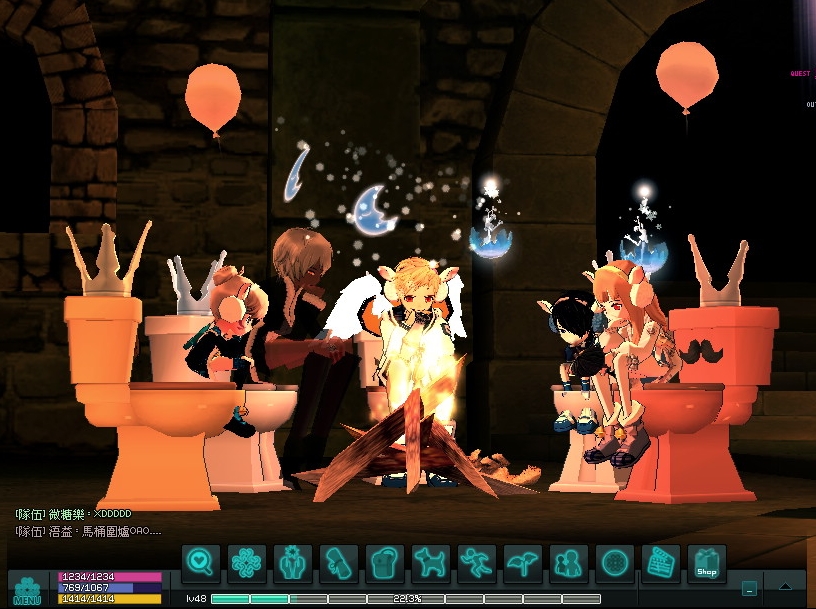Minimize the bottom bar with the dash button

pyautogui.click(x=749, y=587)
